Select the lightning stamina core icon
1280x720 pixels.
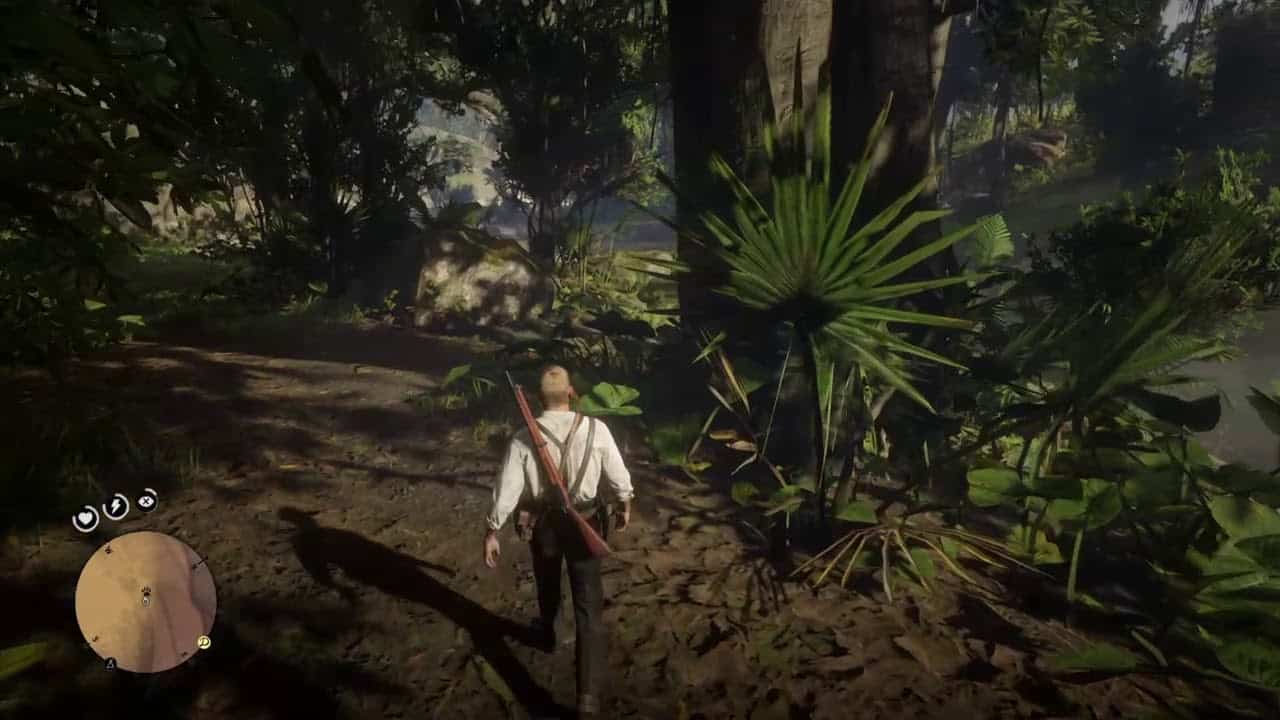click(114, 506)
